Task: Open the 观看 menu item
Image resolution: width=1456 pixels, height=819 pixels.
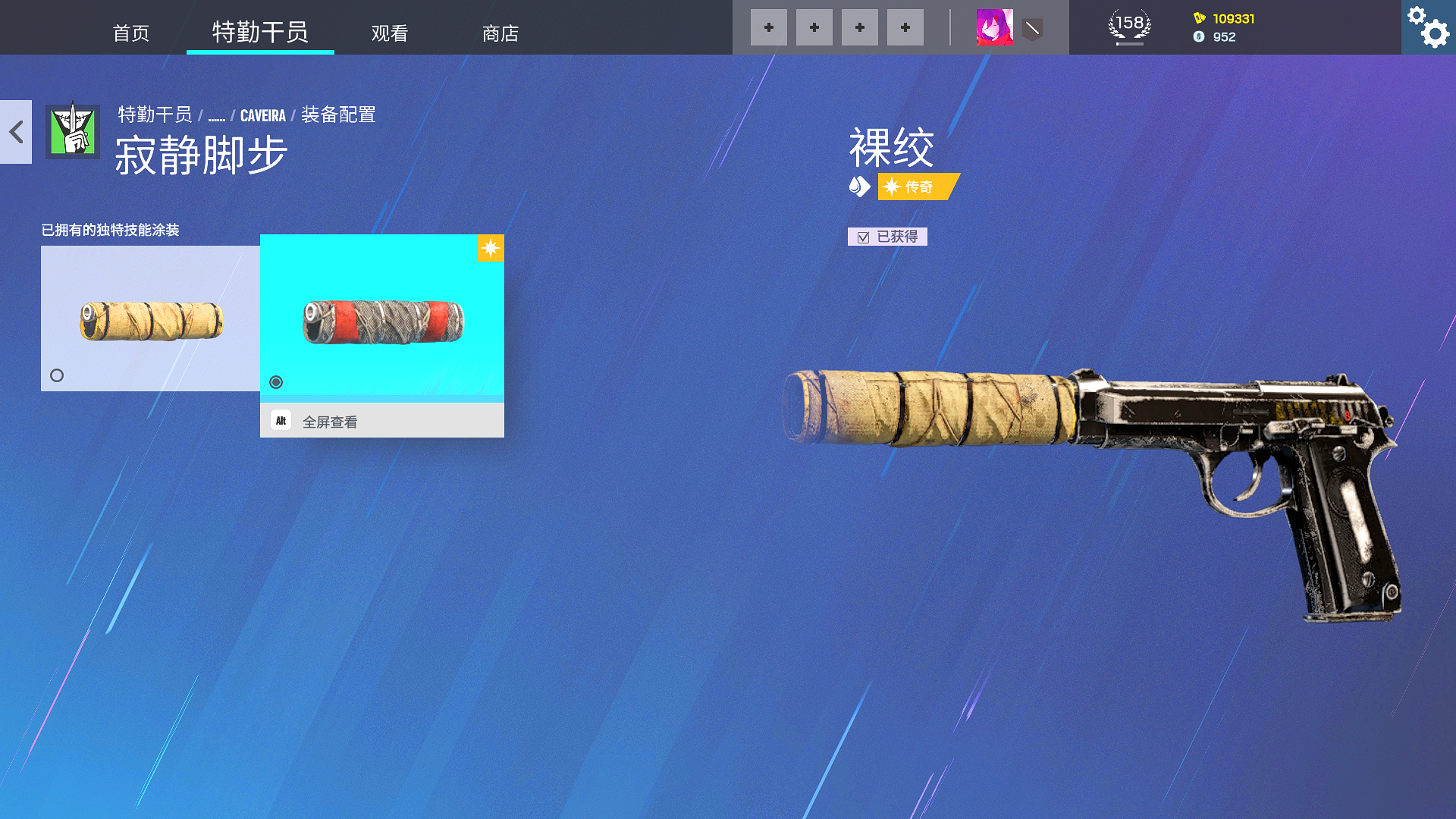Action: [389, 33]
